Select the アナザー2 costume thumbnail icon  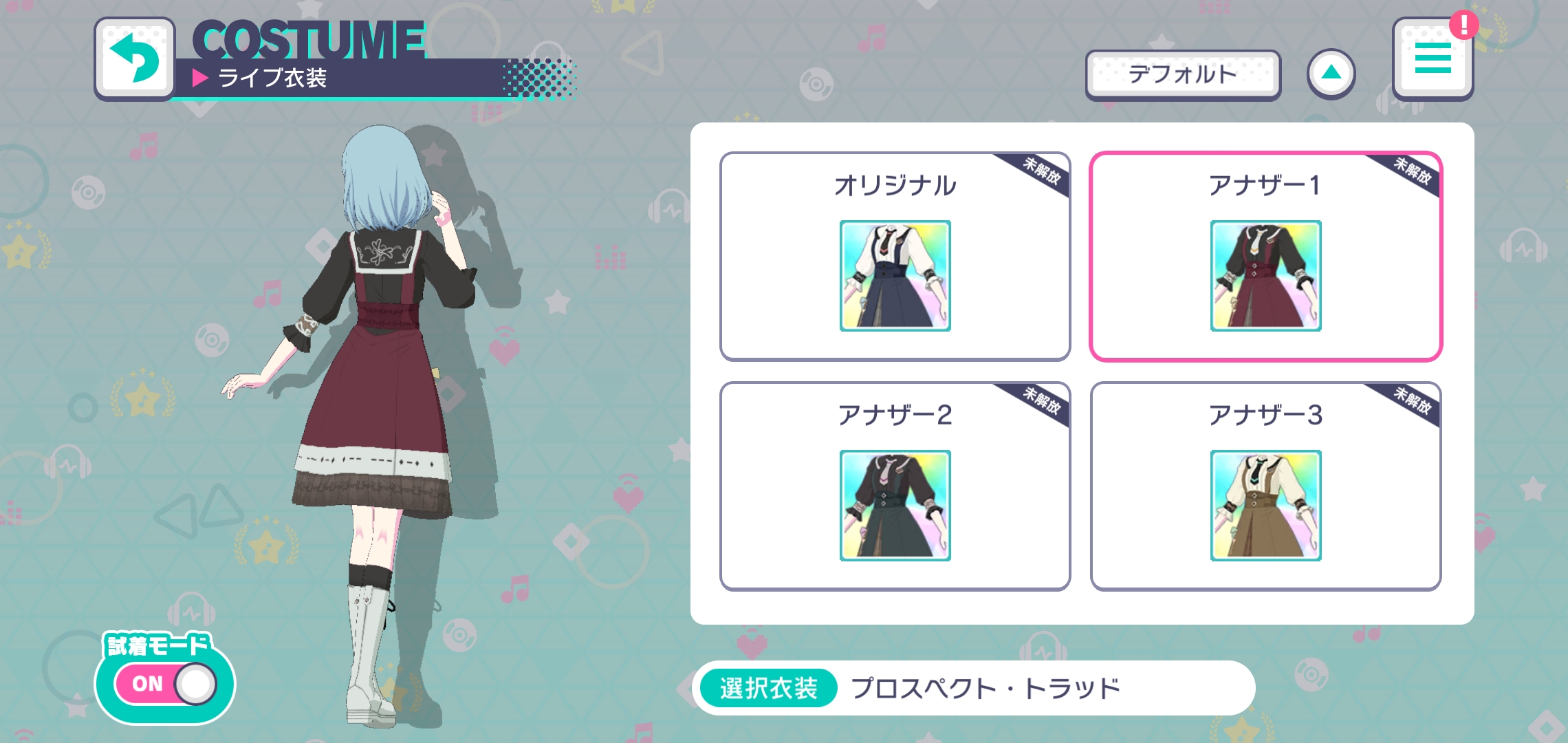click(x=895, y=506)
